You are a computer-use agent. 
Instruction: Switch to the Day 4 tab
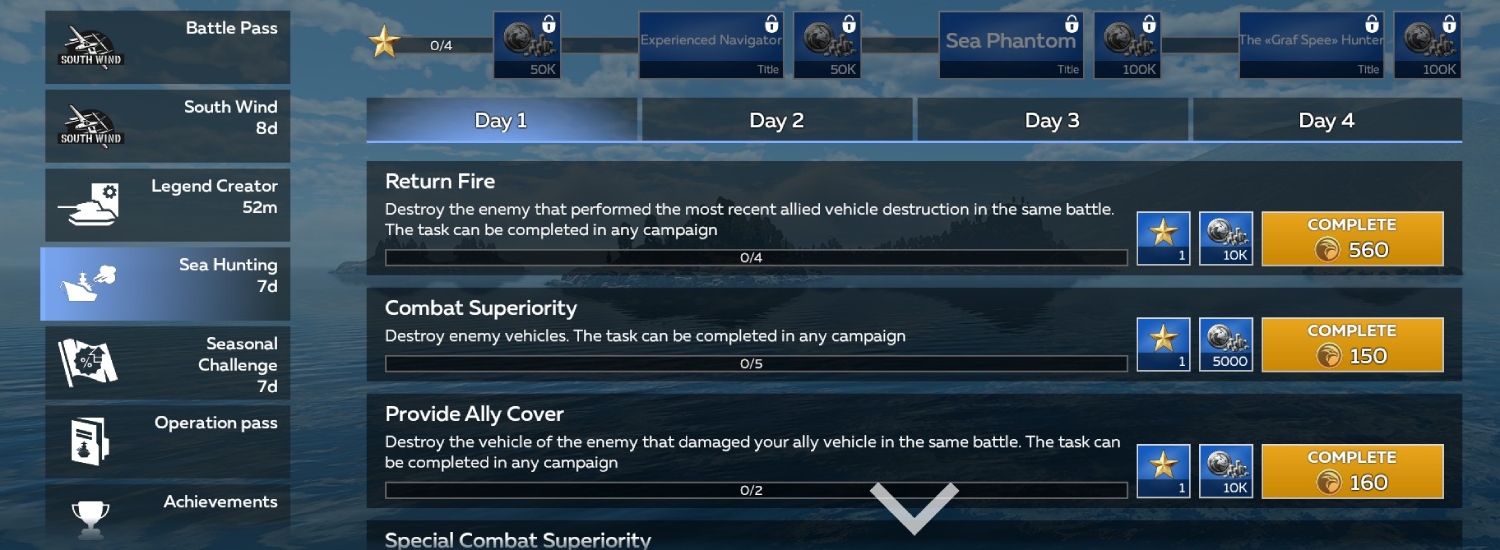click(1327, 120)
